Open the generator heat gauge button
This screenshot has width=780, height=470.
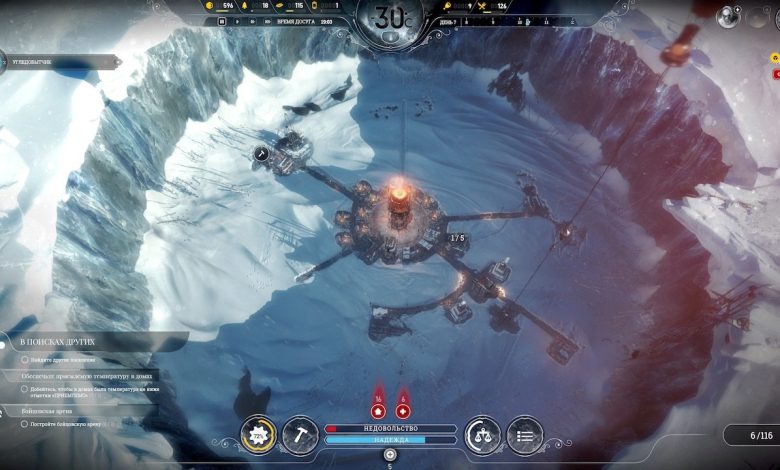tap(260, 436)
